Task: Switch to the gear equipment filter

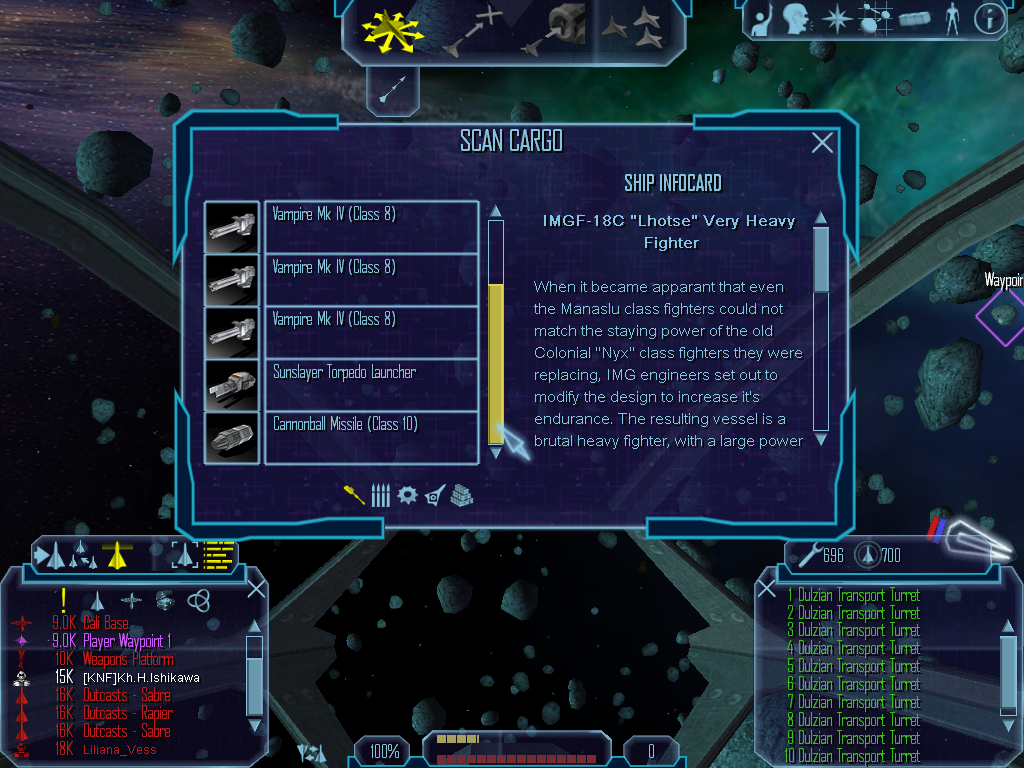Action: coord(406,495)
